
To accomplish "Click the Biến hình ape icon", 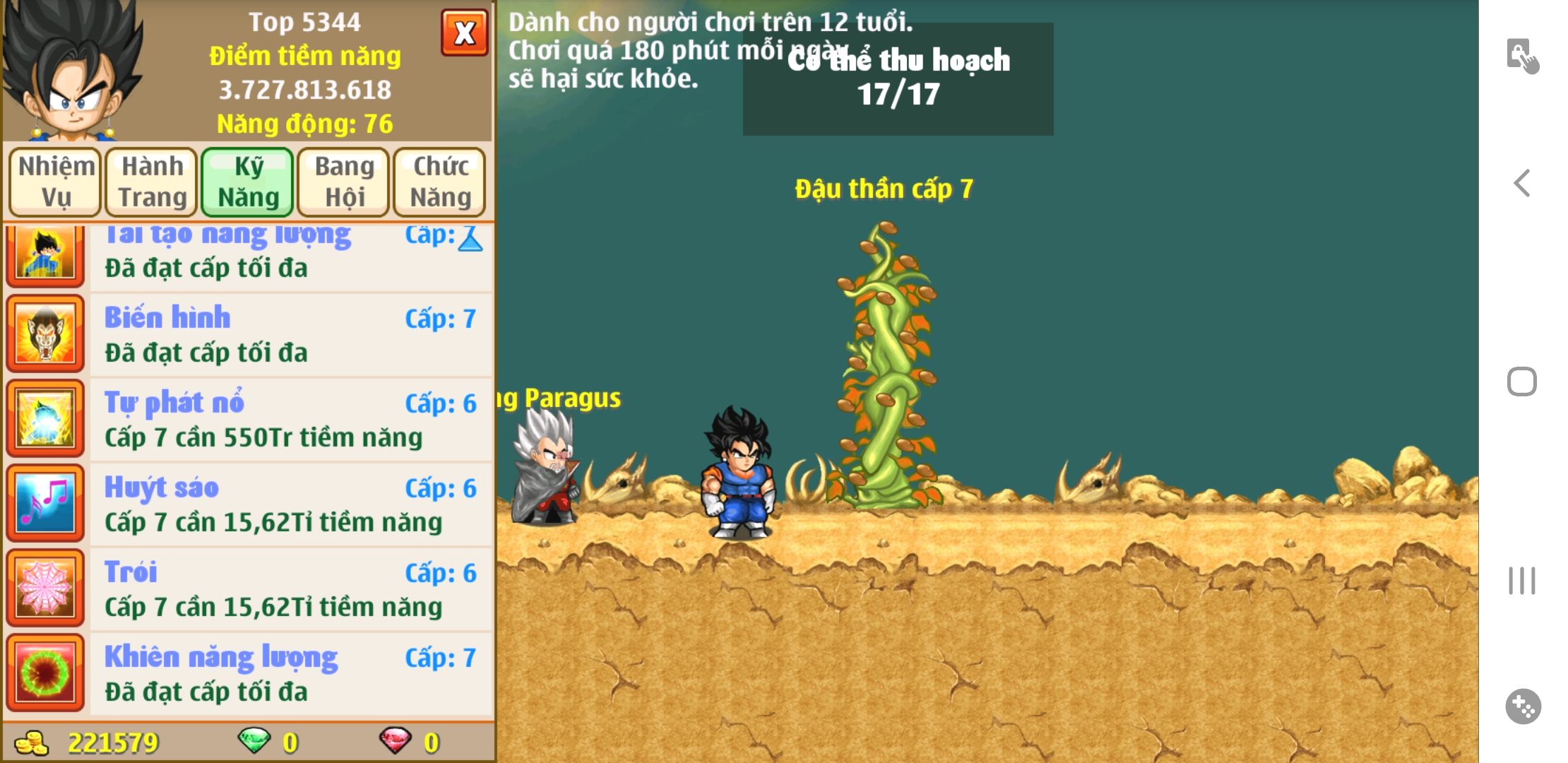I will (45, 334).
